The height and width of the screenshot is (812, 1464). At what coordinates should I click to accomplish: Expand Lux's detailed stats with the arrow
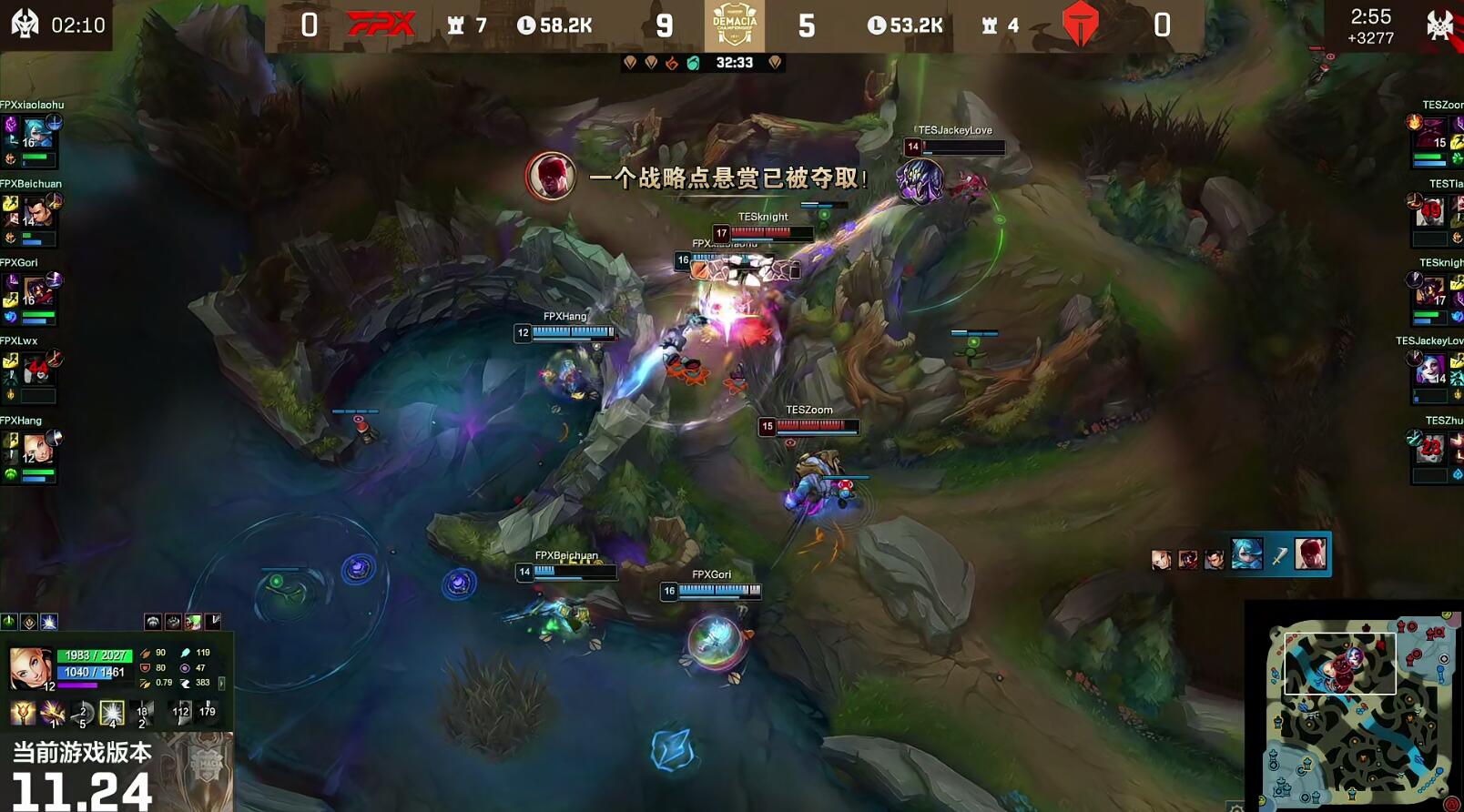(x=222, y=684)
